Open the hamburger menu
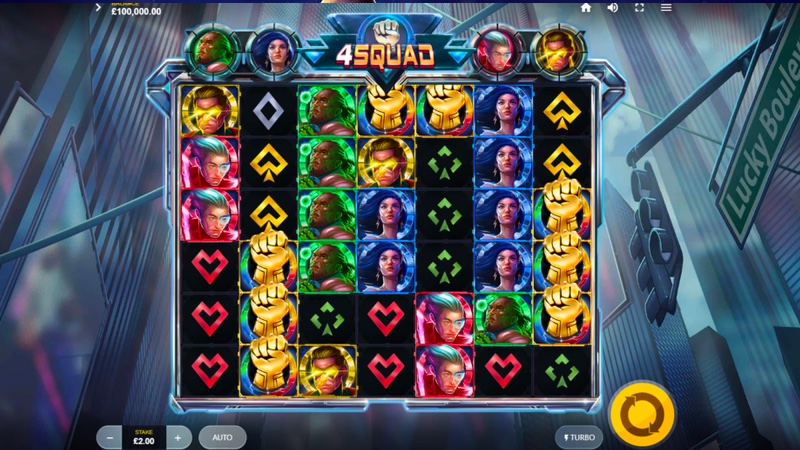This screenshot has width=800, height=450. coord(666,8)
